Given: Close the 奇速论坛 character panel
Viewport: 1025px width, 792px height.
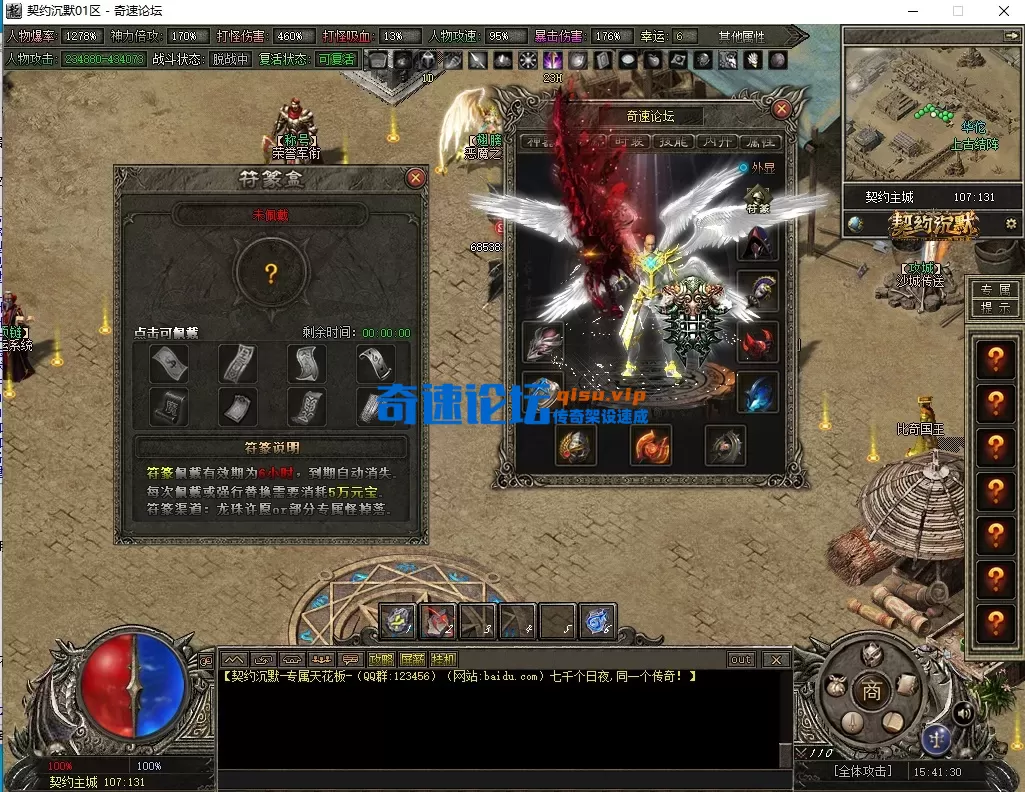Looking at the screenshot, I should (x=781, y=109).
